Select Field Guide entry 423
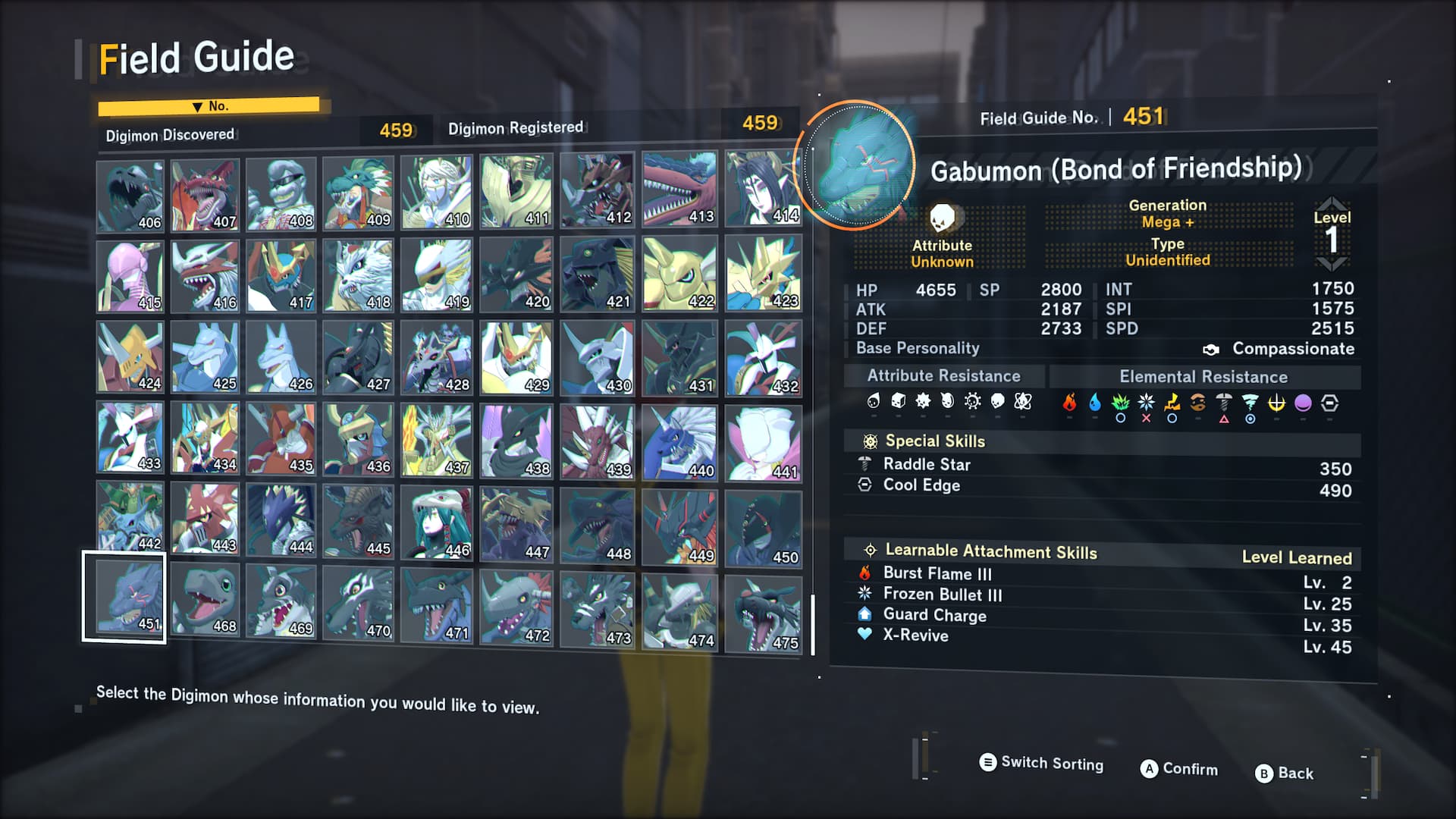The width and height of the screenshot is (1456, 819). coord(763,272)
